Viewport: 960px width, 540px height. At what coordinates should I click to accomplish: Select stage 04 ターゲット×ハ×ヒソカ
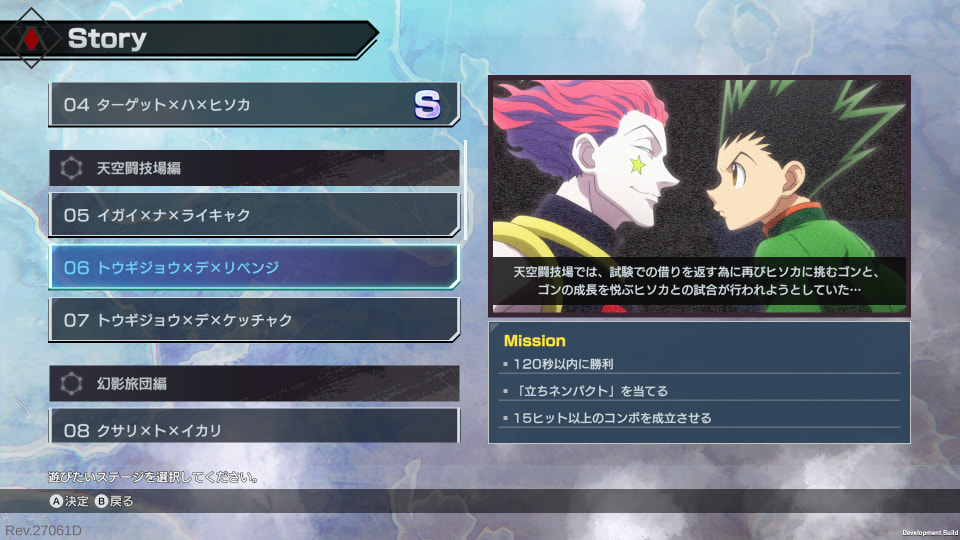click(x=253, y=105)
